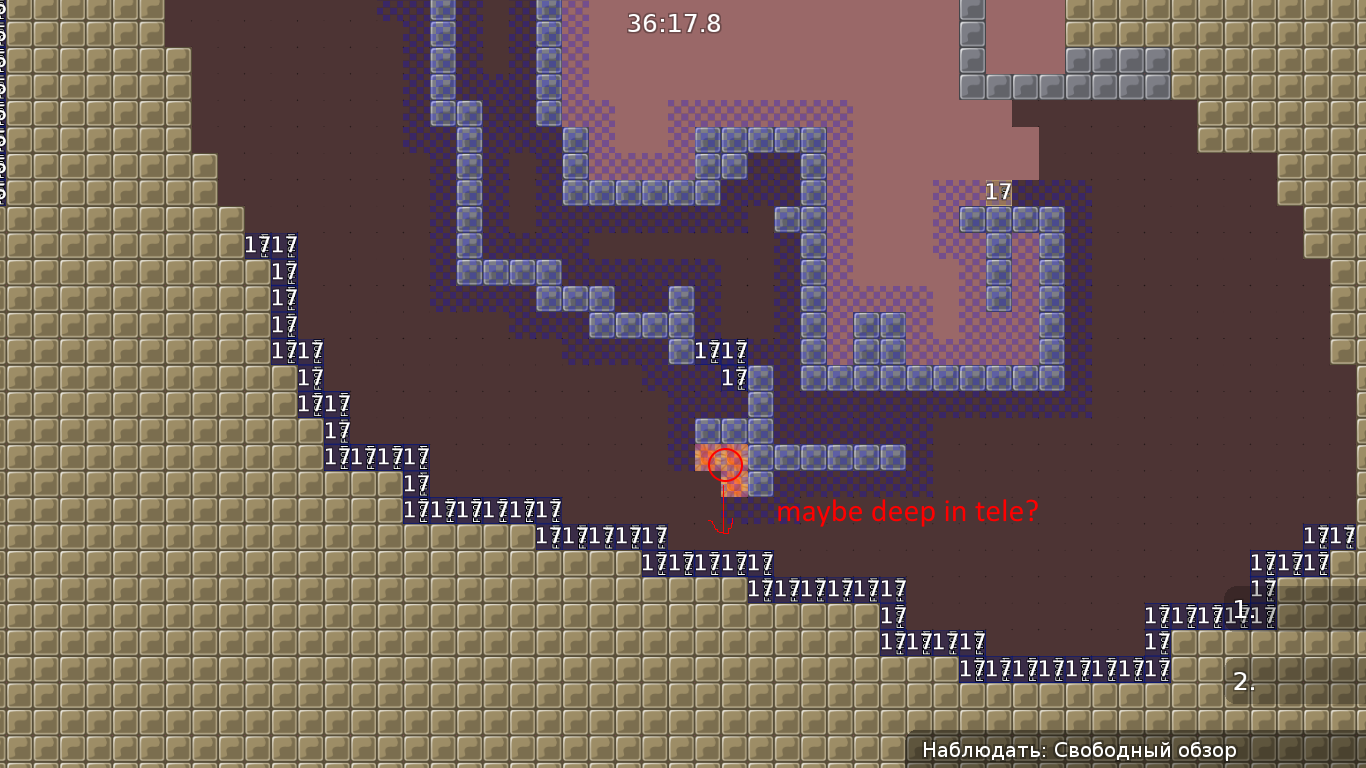The width and height of the screenshot is (1366, 768).
Task: Click the red text maybe deep in tele?
Action: pos(908,511)
